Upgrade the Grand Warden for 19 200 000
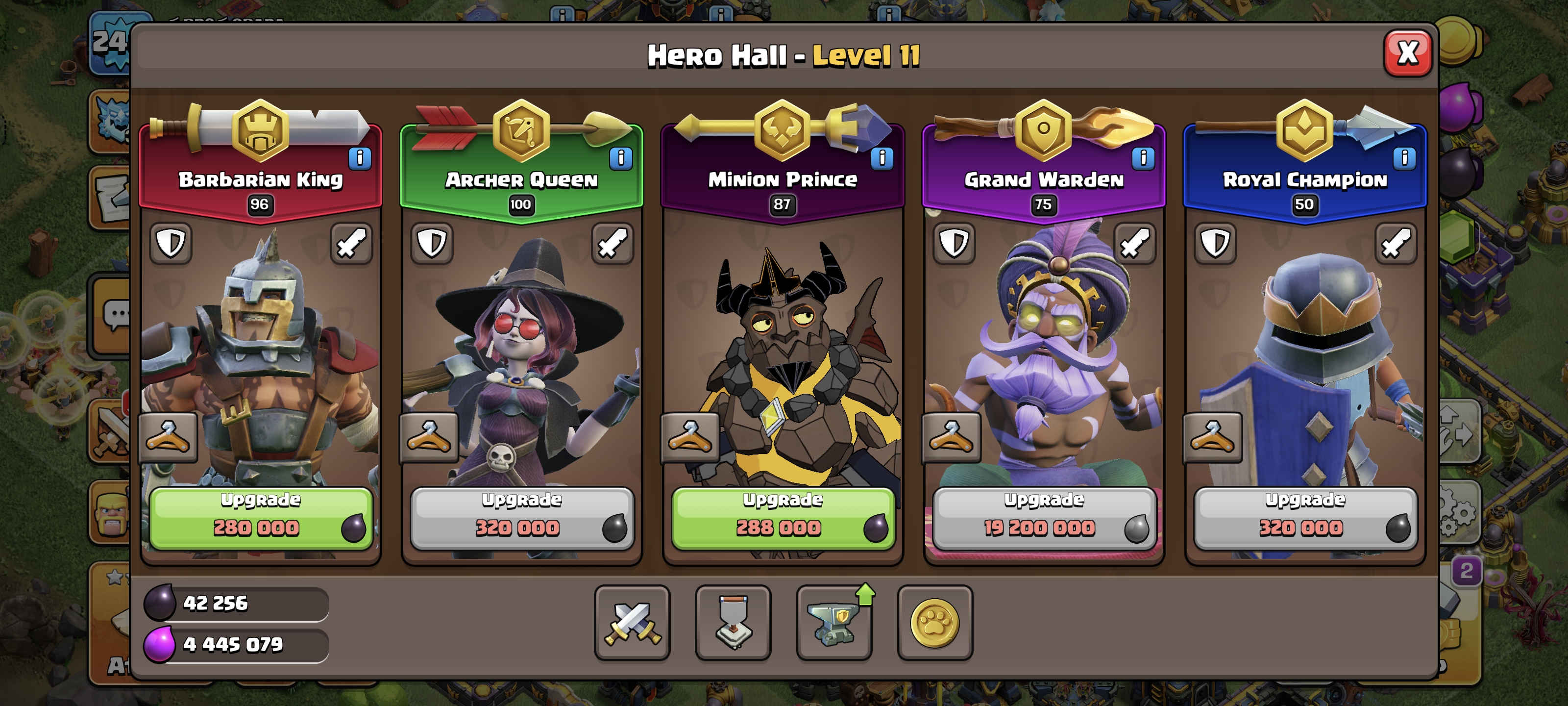The width and height of the screenshot is (1568, 706). tap(1044, 518)
